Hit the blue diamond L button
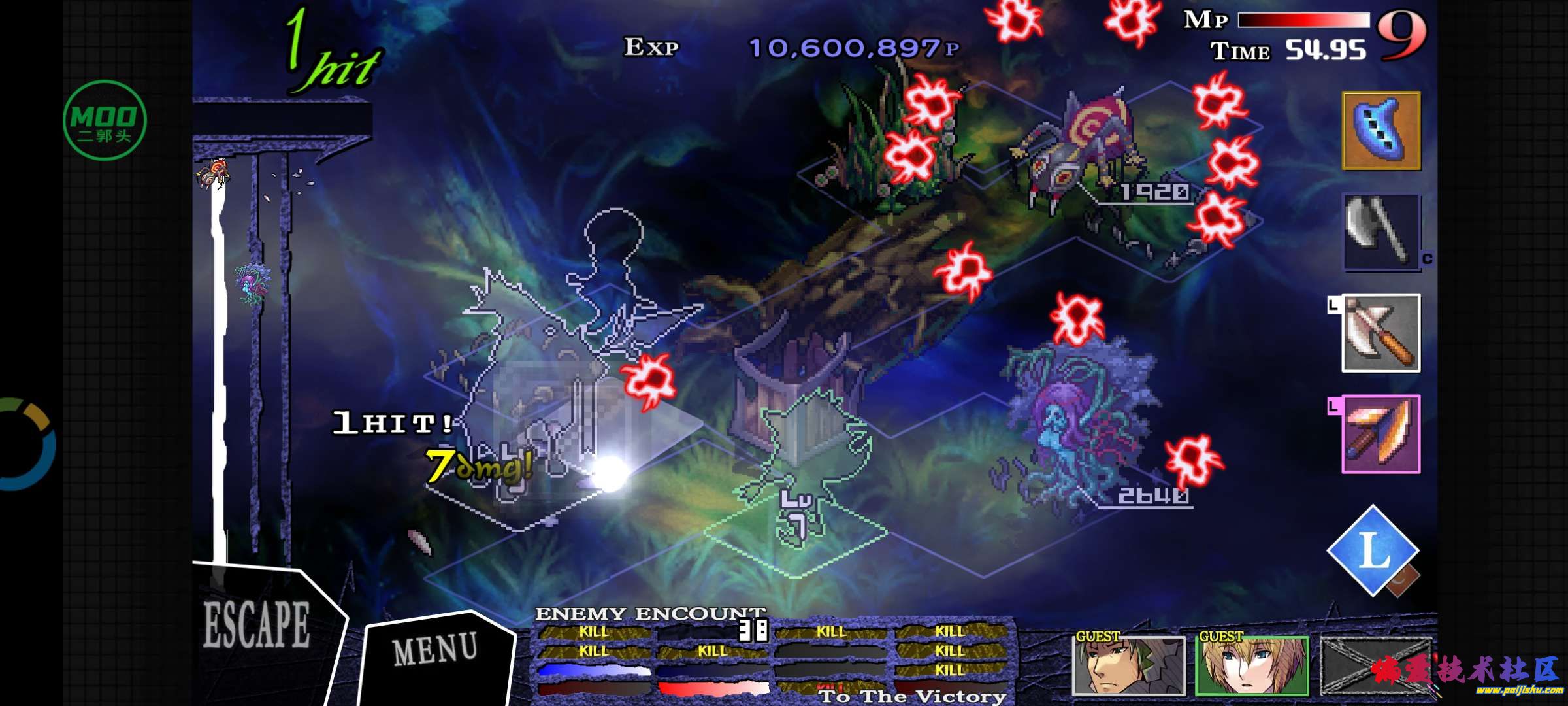The width and height of the screenshot is (1568, 706). point(1373,550)
